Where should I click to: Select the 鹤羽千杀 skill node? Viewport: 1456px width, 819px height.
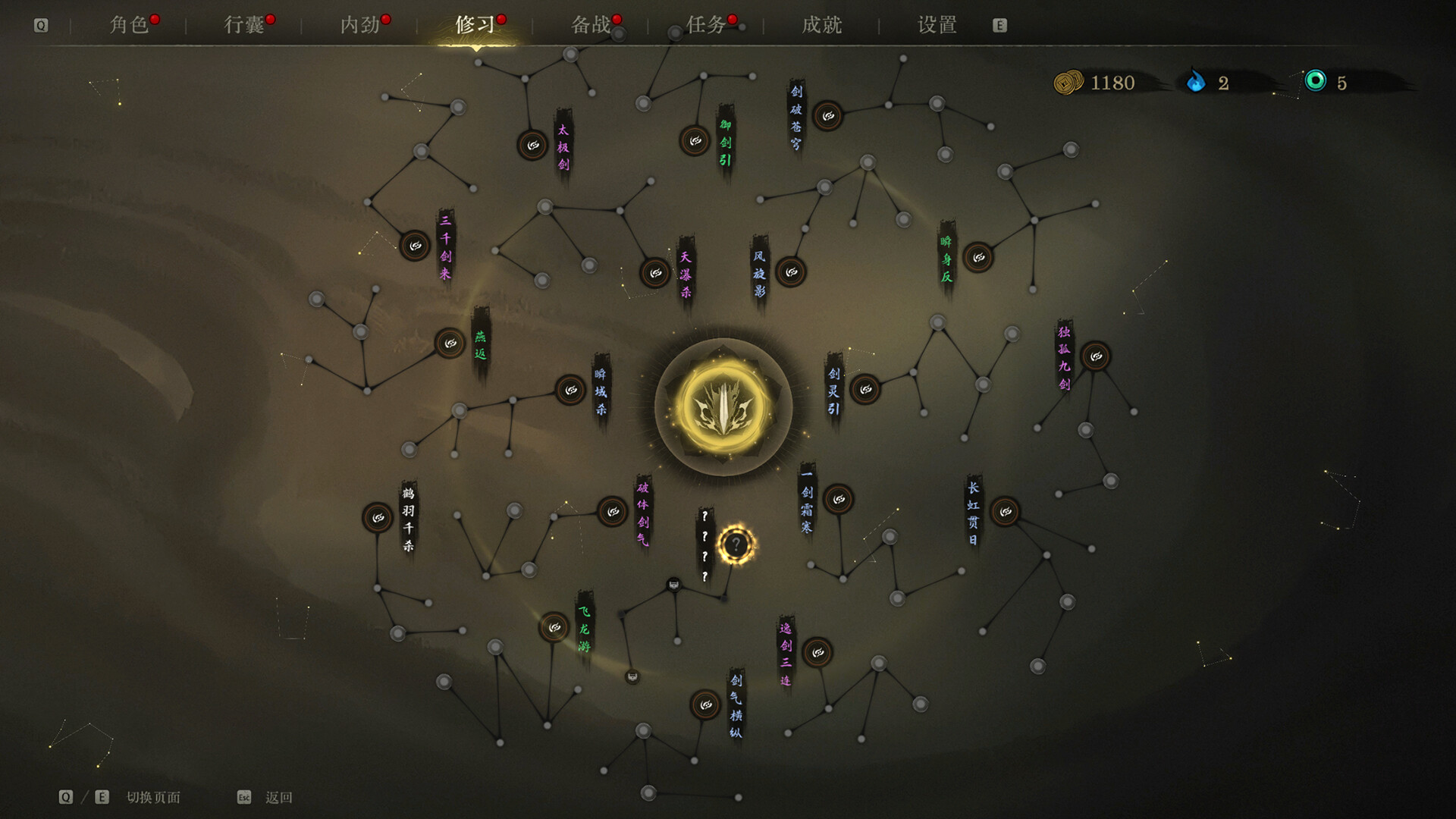click(x=378, y=518)
